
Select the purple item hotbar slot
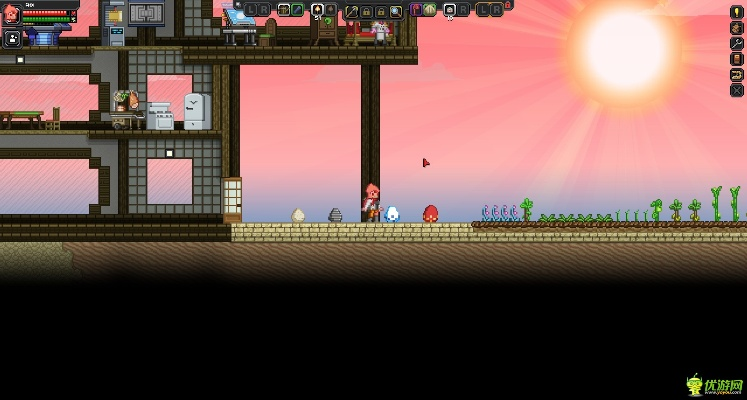click(416, 10)
